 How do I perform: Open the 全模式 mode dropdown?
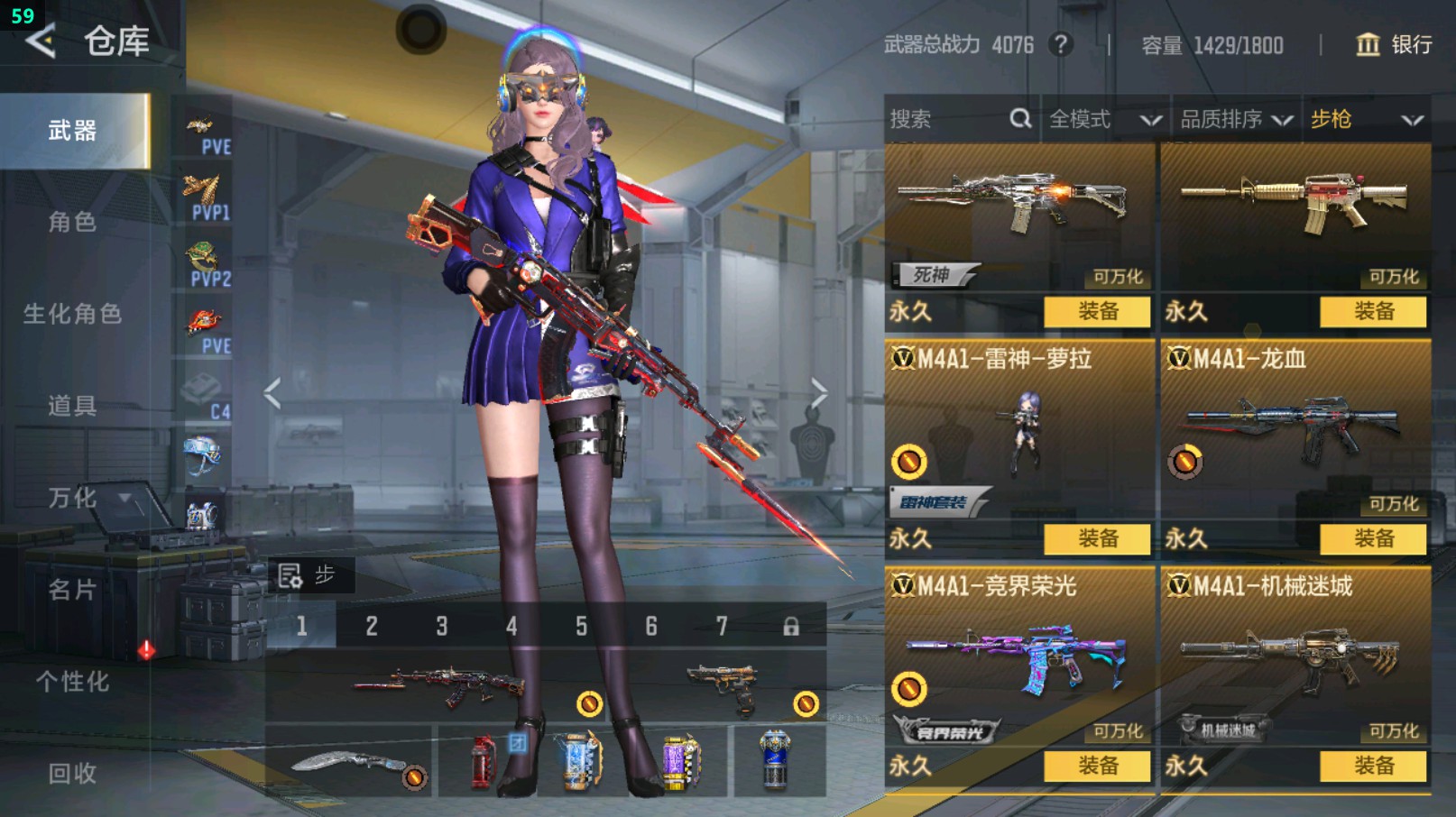[1103, 119]
